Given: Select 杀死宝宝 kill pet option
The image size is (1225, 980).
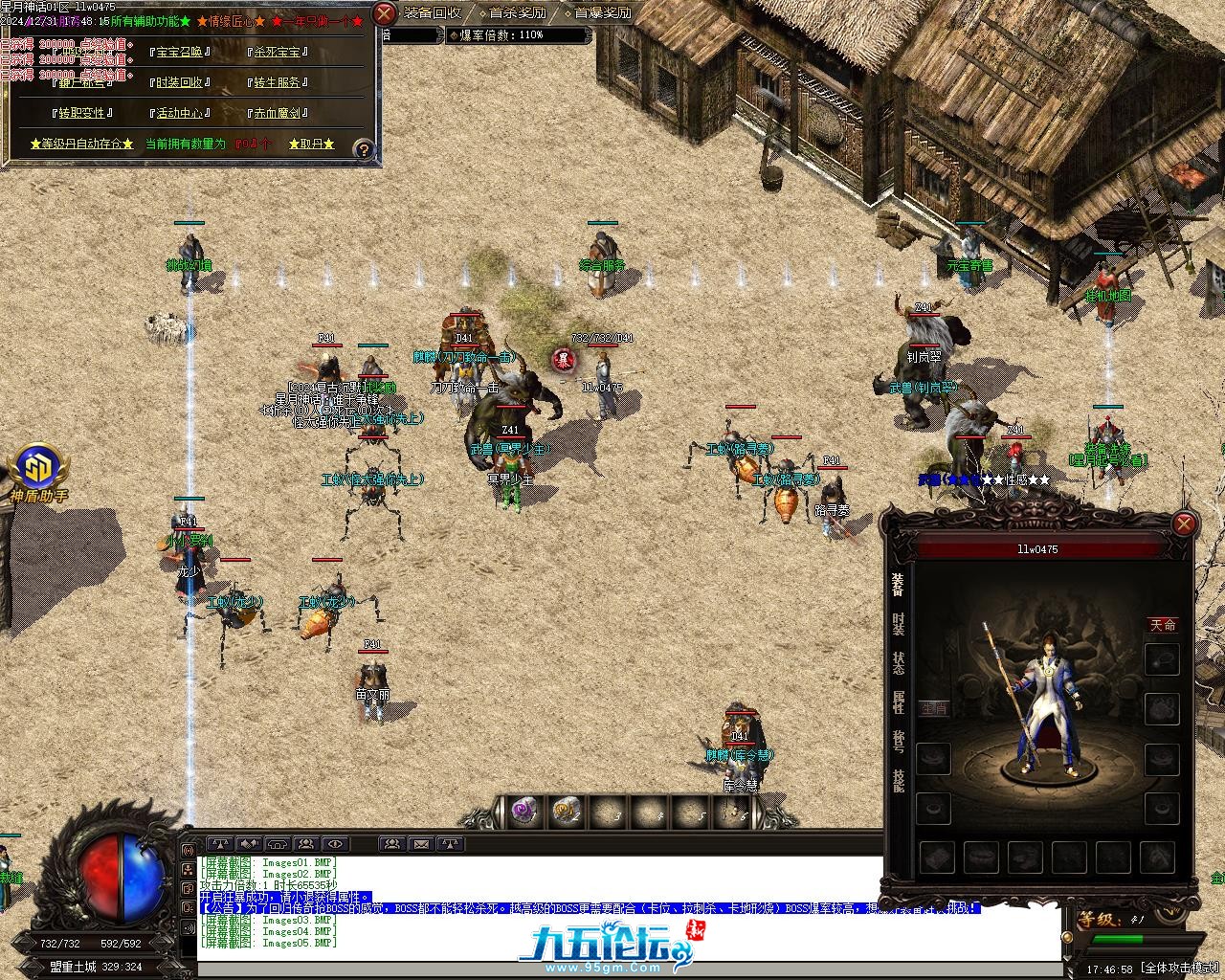Looking at the screenshot, I should [278, 53].
